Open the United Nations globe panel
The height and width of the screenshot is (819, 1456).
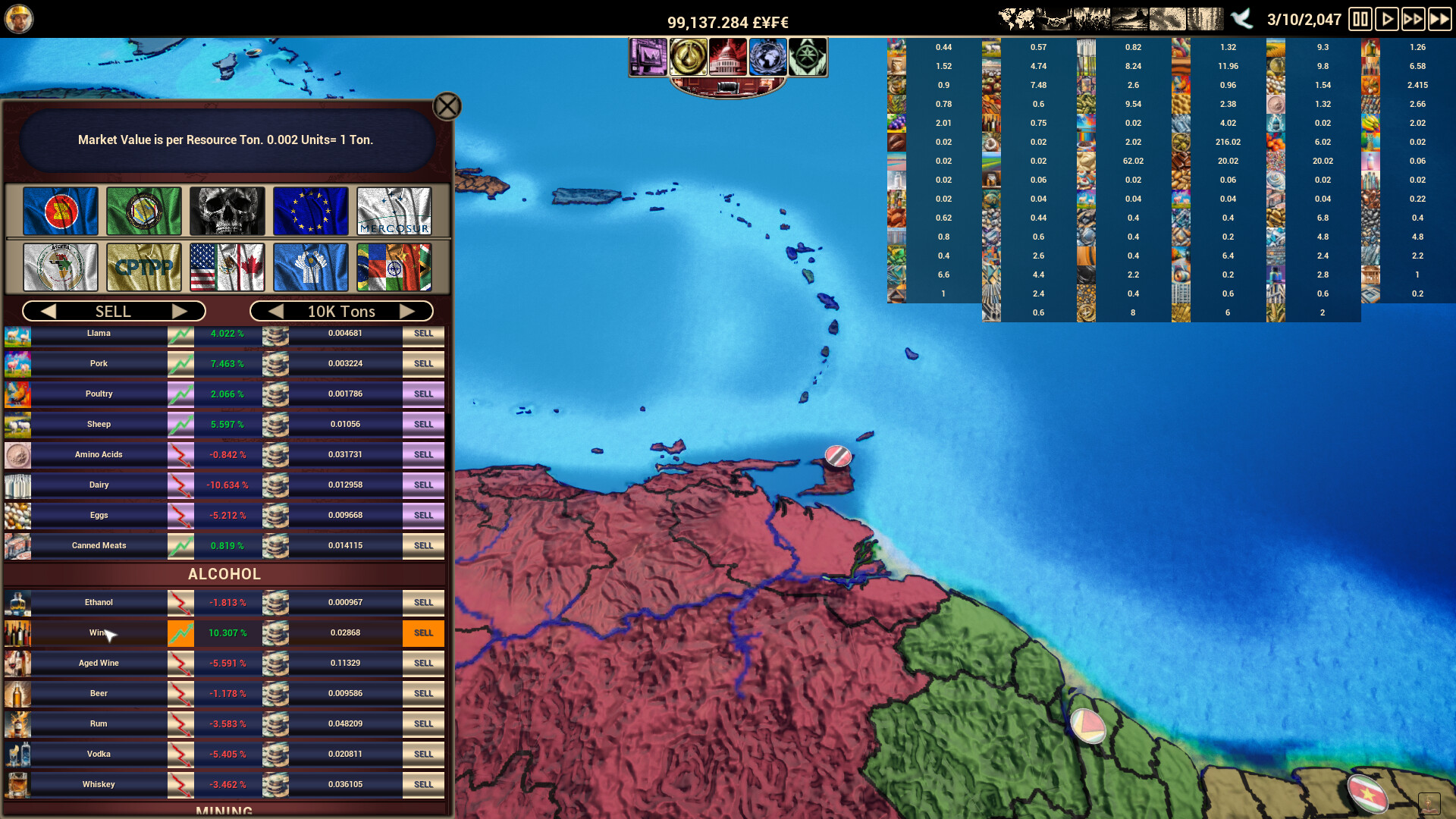click(768, 56)
